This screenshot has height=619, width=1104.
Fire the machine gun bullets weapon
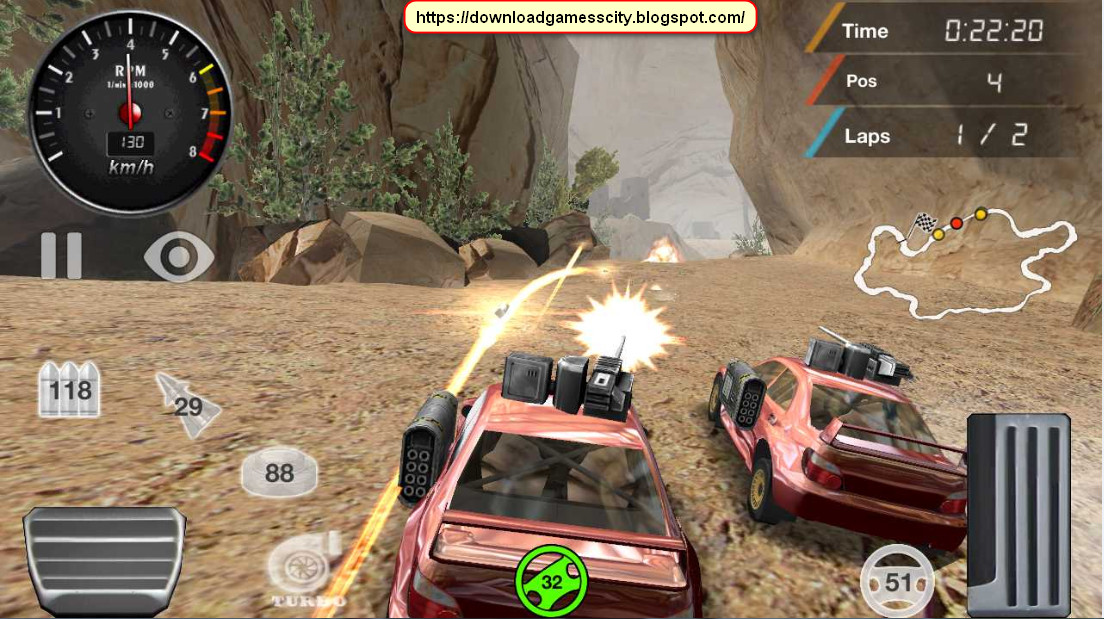click(69, 389)
